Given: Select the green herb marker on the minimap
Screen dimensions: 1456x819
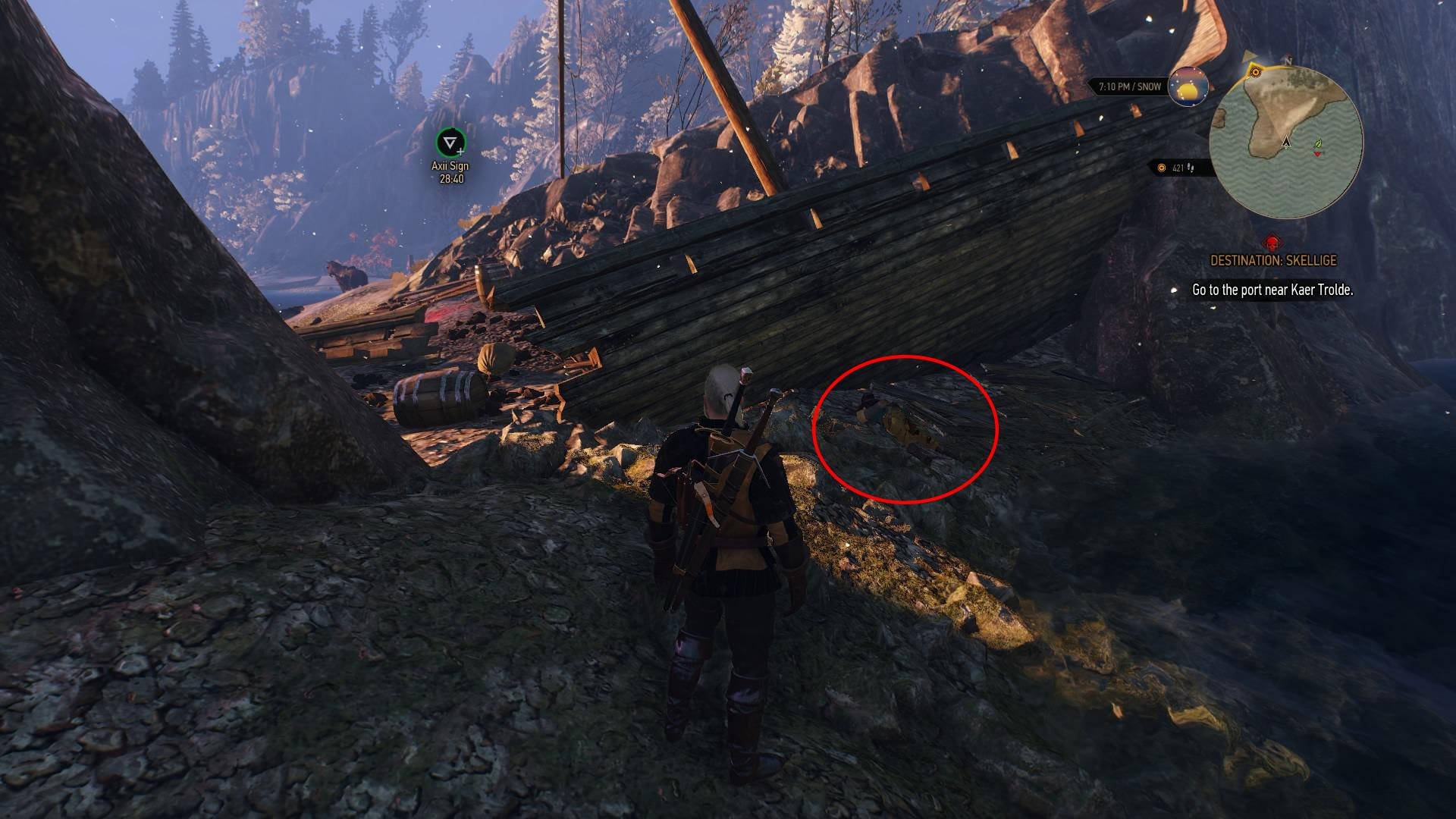Looking at the screenshot, I should pos(1319,143).
